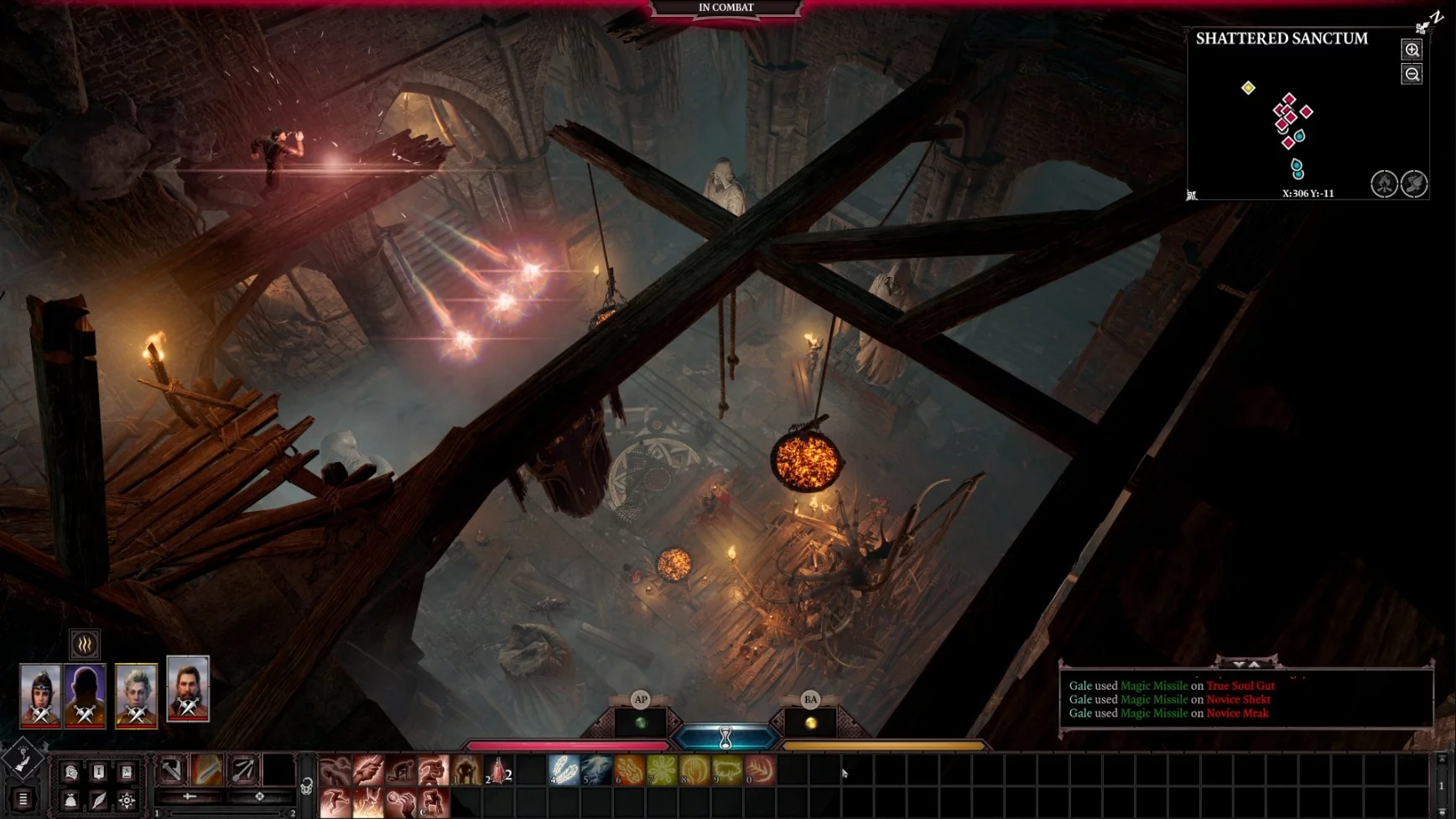Screen dimensions: 1456x819
Task: End turn with the hourglass button
Action: [x=726, y=738]
